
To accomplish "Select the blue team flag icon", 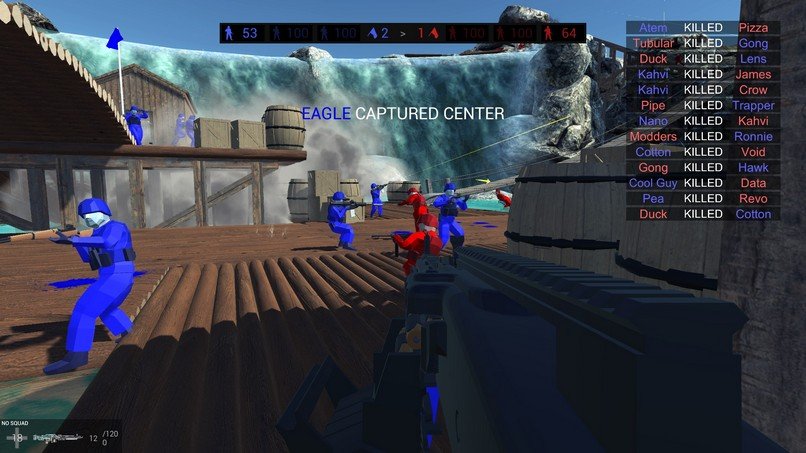I will 372,33.
